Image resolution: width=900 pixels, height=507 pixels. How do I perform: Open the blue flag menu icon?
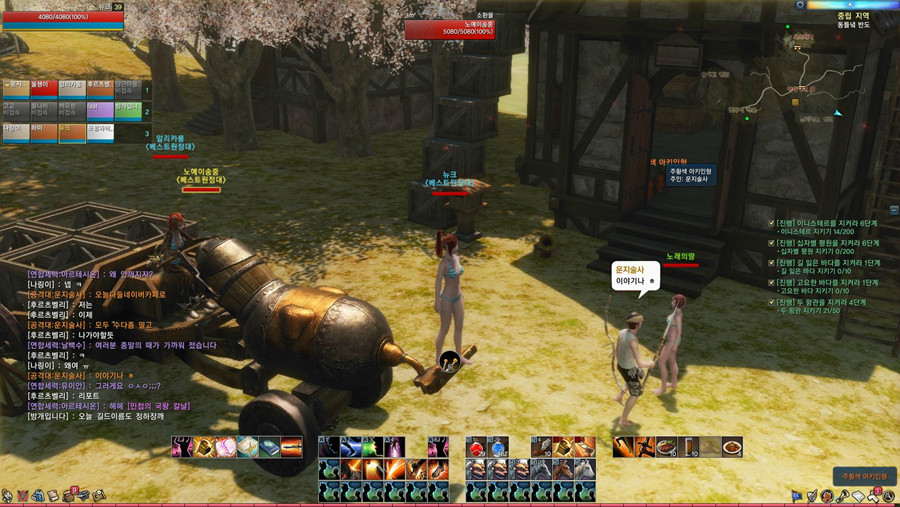point(797,495)
